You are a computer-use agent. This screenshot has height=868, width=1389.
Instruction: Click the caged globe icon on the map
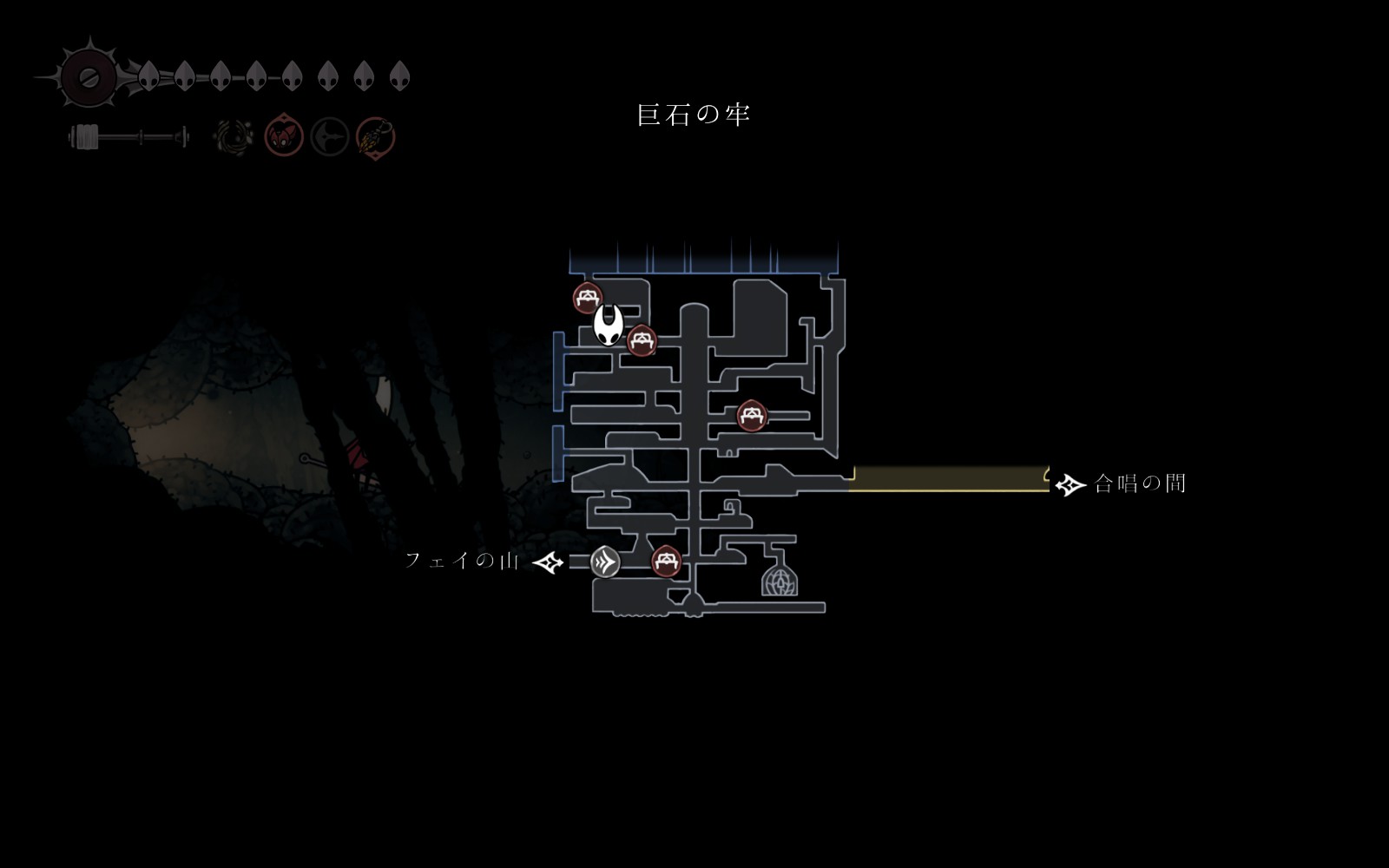click(779, 580)
